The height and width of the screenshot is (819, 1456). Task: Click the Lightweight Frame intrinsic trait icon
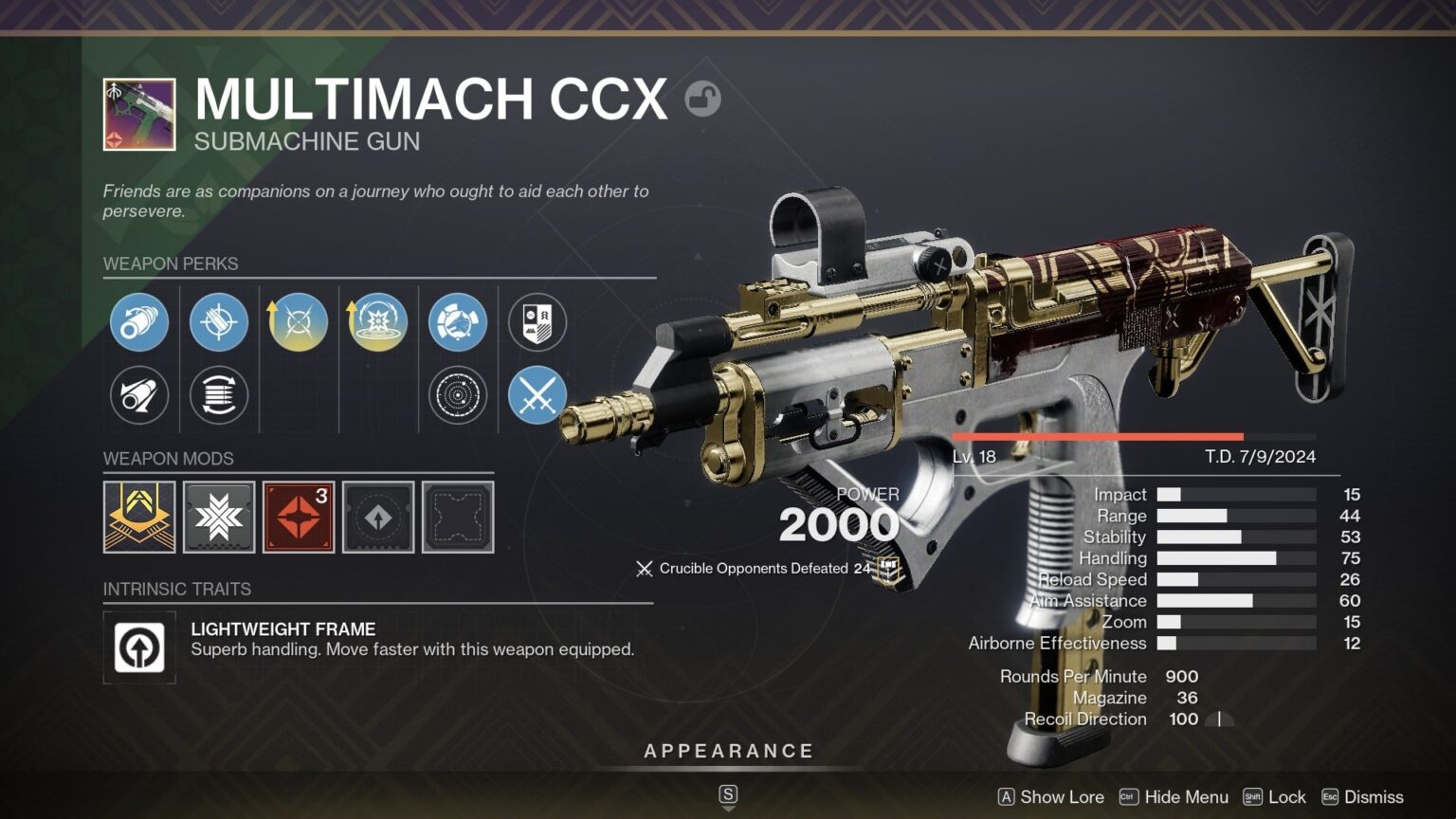139,648
